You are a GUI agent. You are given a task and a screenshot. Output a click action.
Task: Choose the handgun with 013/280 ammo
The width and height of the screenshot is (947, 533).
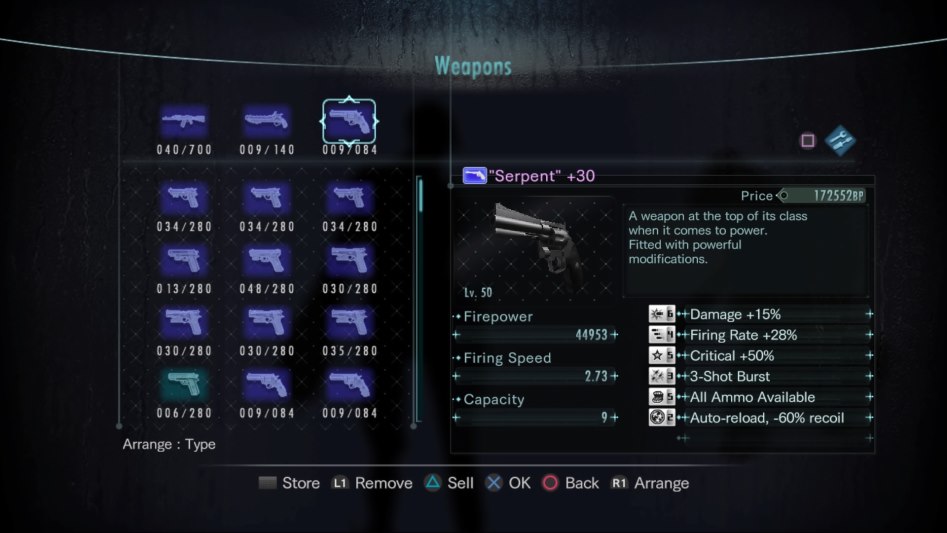[x=184, y=260]
